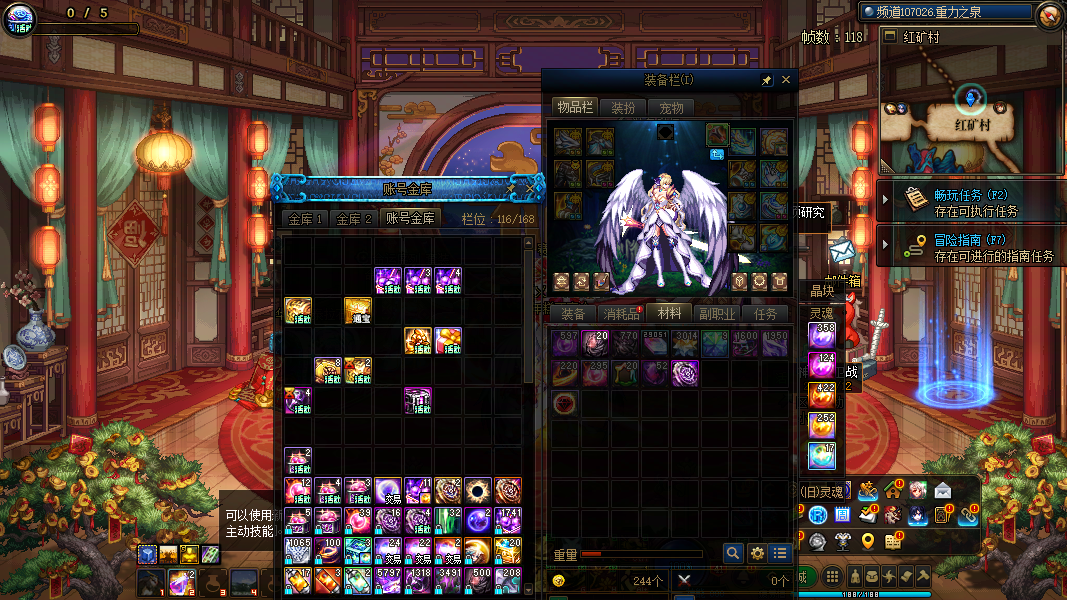
Task: Close the account vault window
Action: tap(532, 188)
